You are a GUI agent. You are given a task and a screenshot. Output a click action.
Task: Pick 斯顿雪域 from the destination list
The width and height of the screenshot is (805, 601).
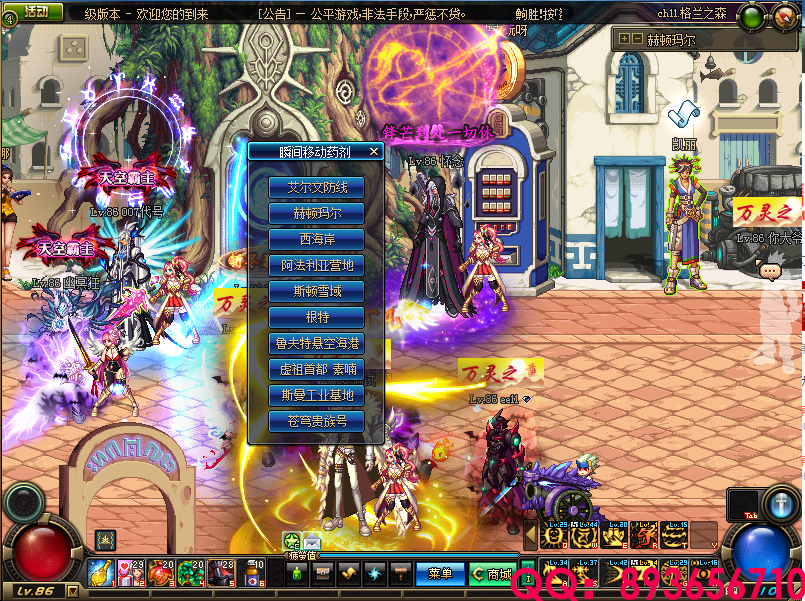(316, 291)
